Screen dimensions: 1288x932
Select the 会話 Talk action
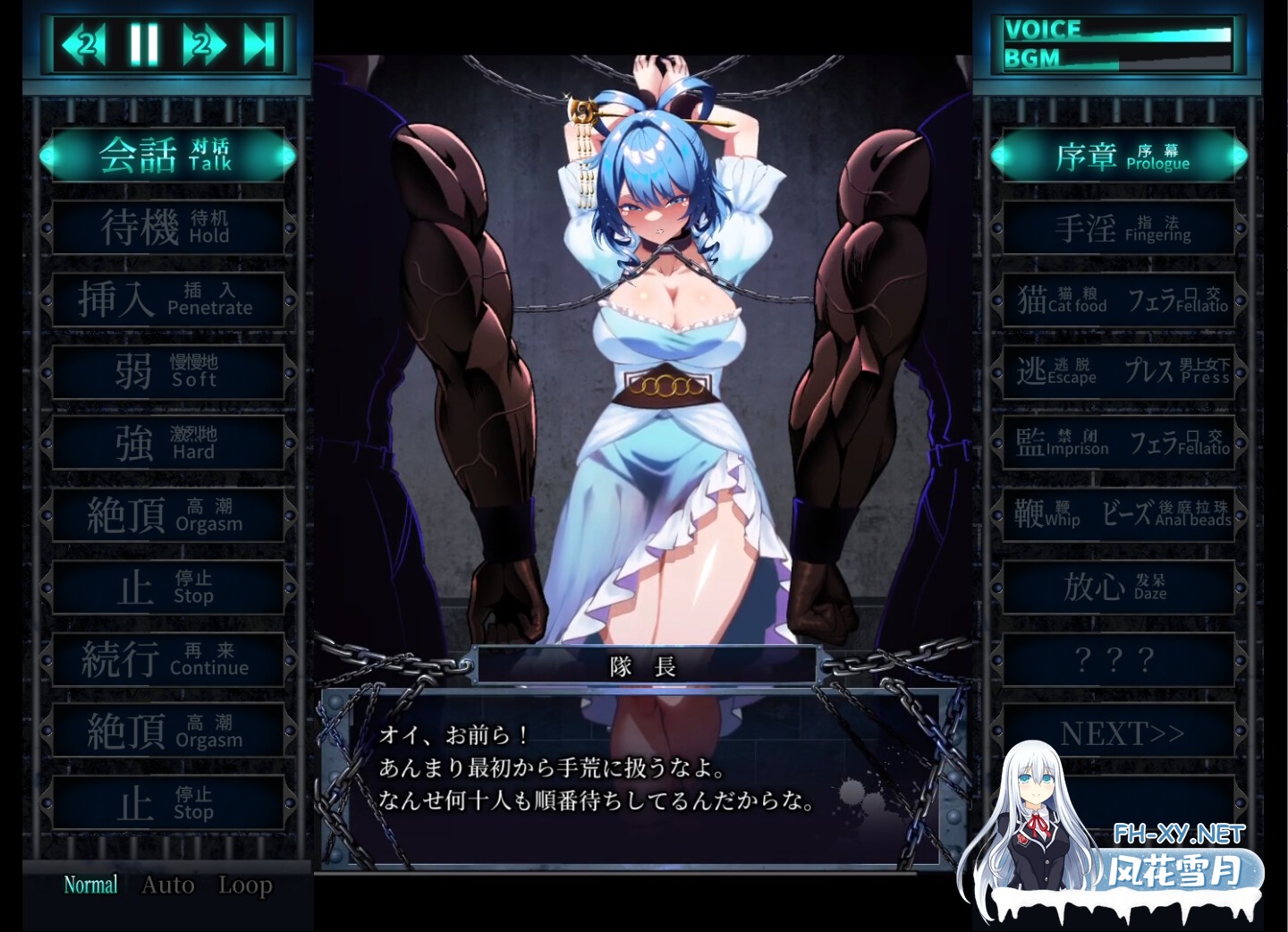click(167, 155)
